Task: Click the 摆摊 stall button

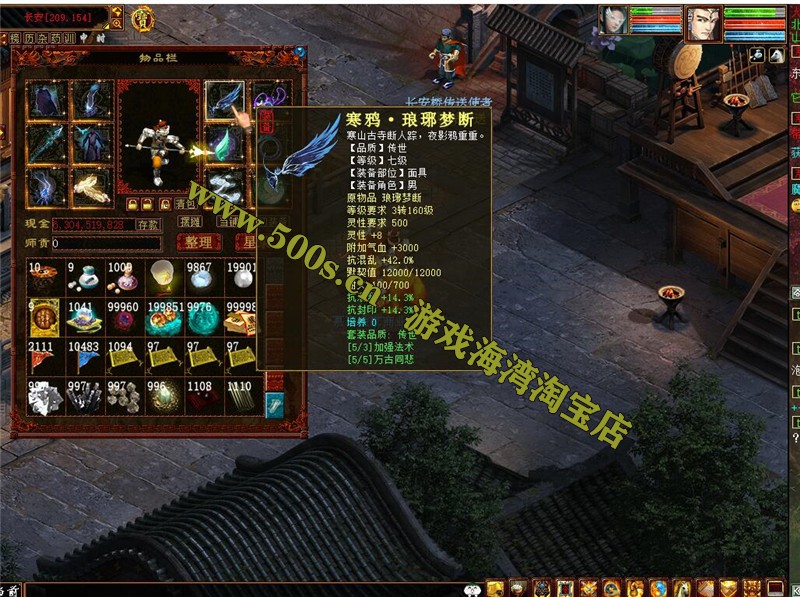Action: click(x=190, y=221)
